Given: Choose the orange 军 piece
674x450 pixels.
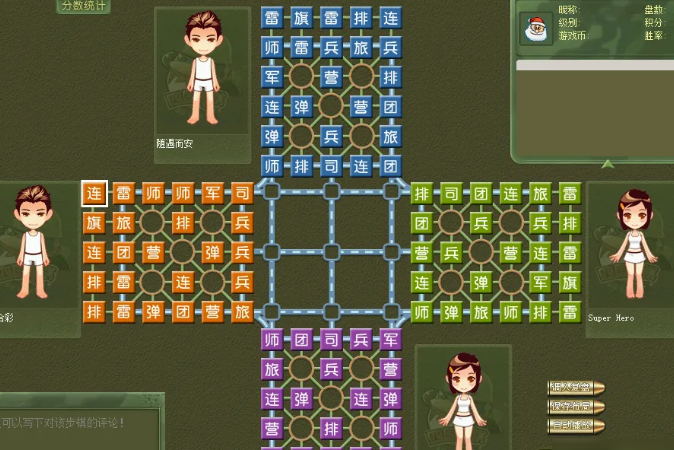Looking at the screenshot, I should [x=212, y=193].
